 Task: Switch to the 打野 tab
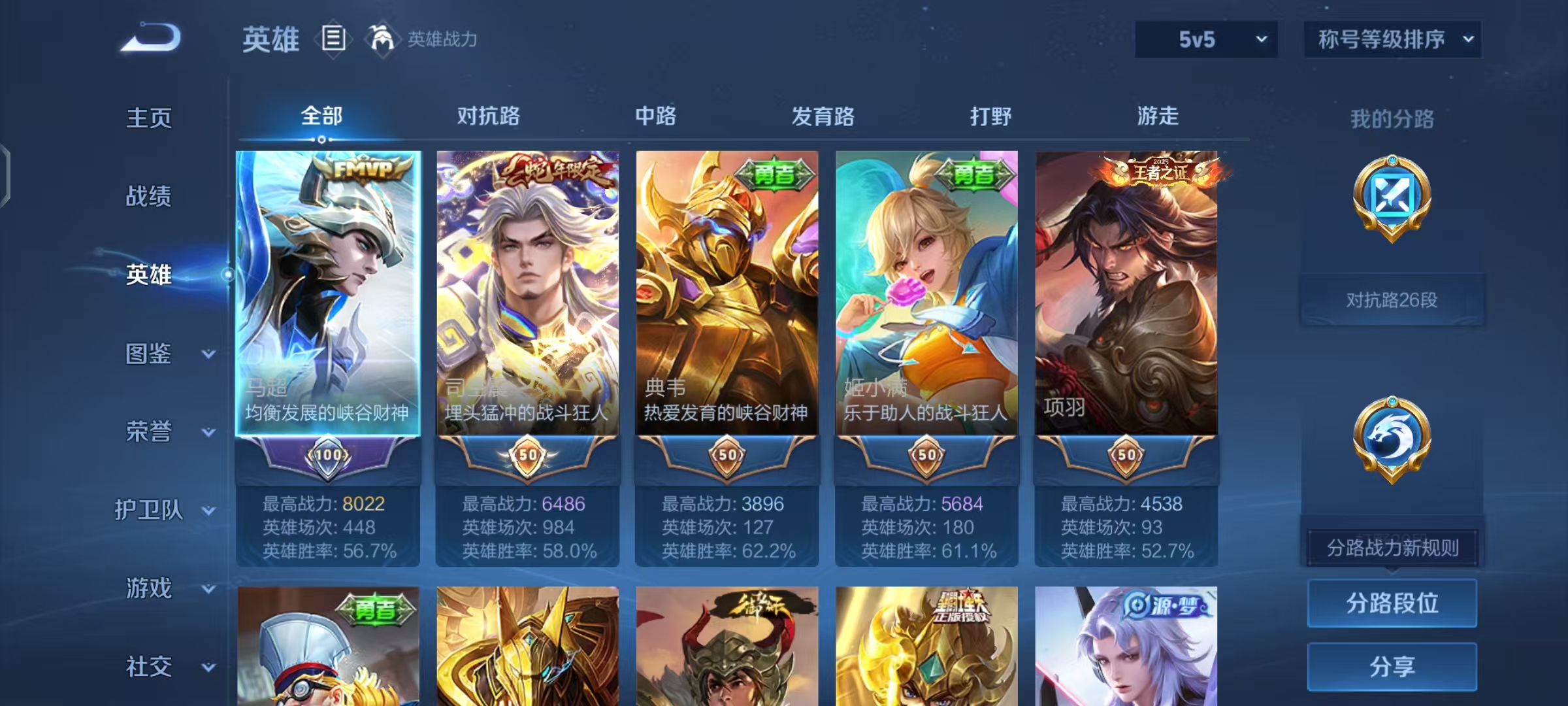[991, 116]
